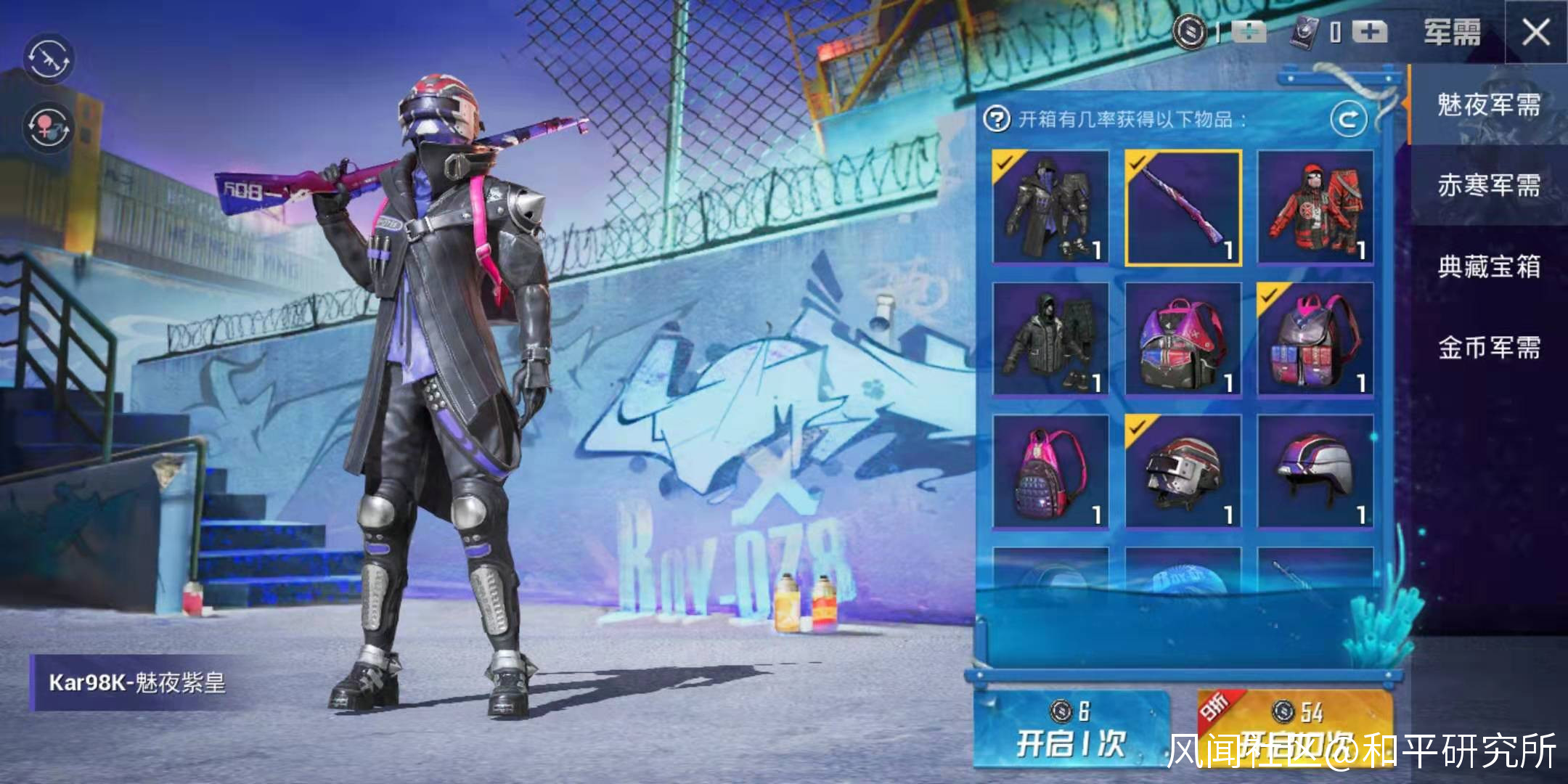Choose the black and purple coat outfit slot
1568x784 pixels.
(x=1050, y=208)
